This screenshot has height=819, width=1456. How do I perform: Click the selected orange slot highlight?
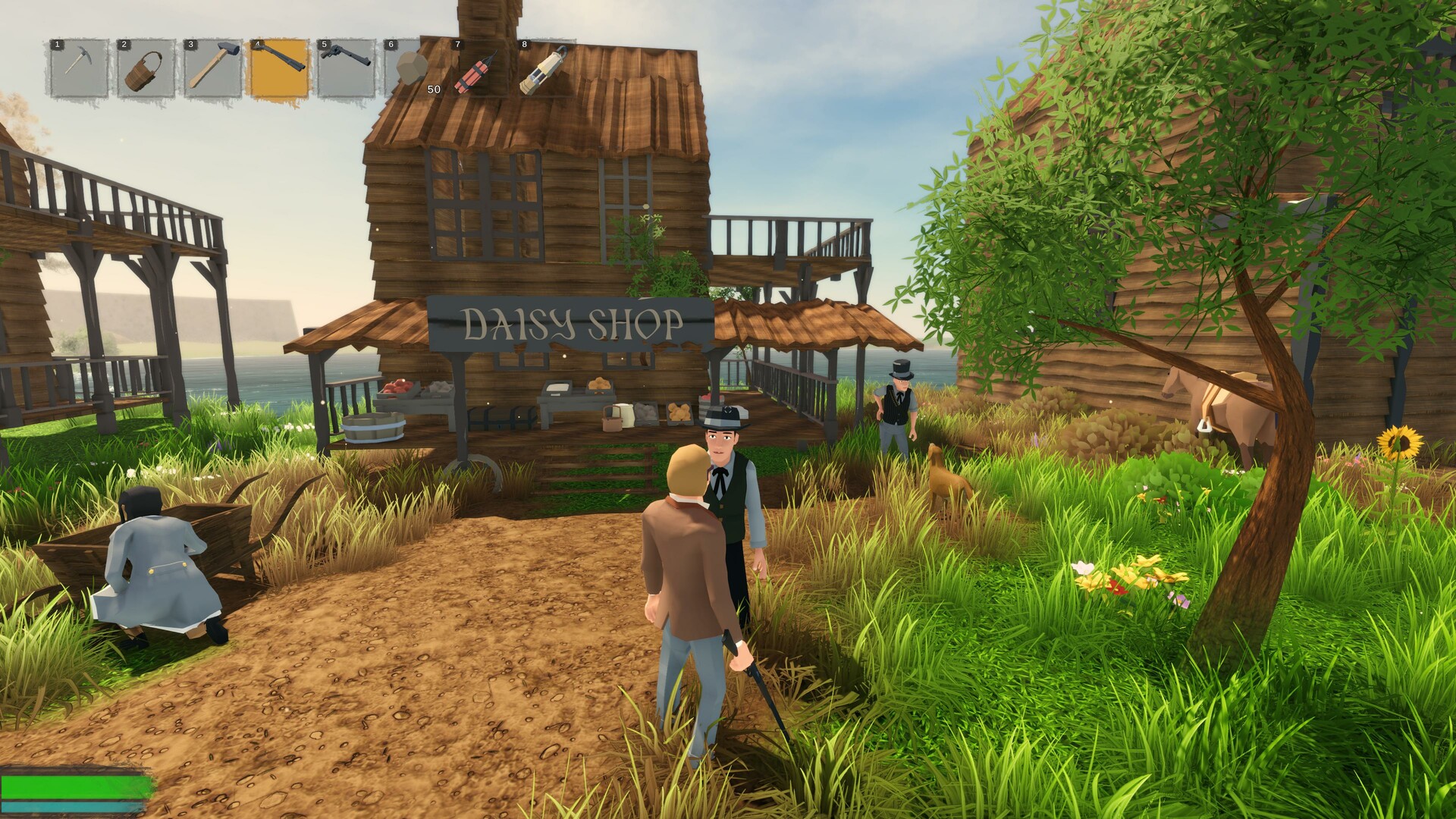point(280,68)
